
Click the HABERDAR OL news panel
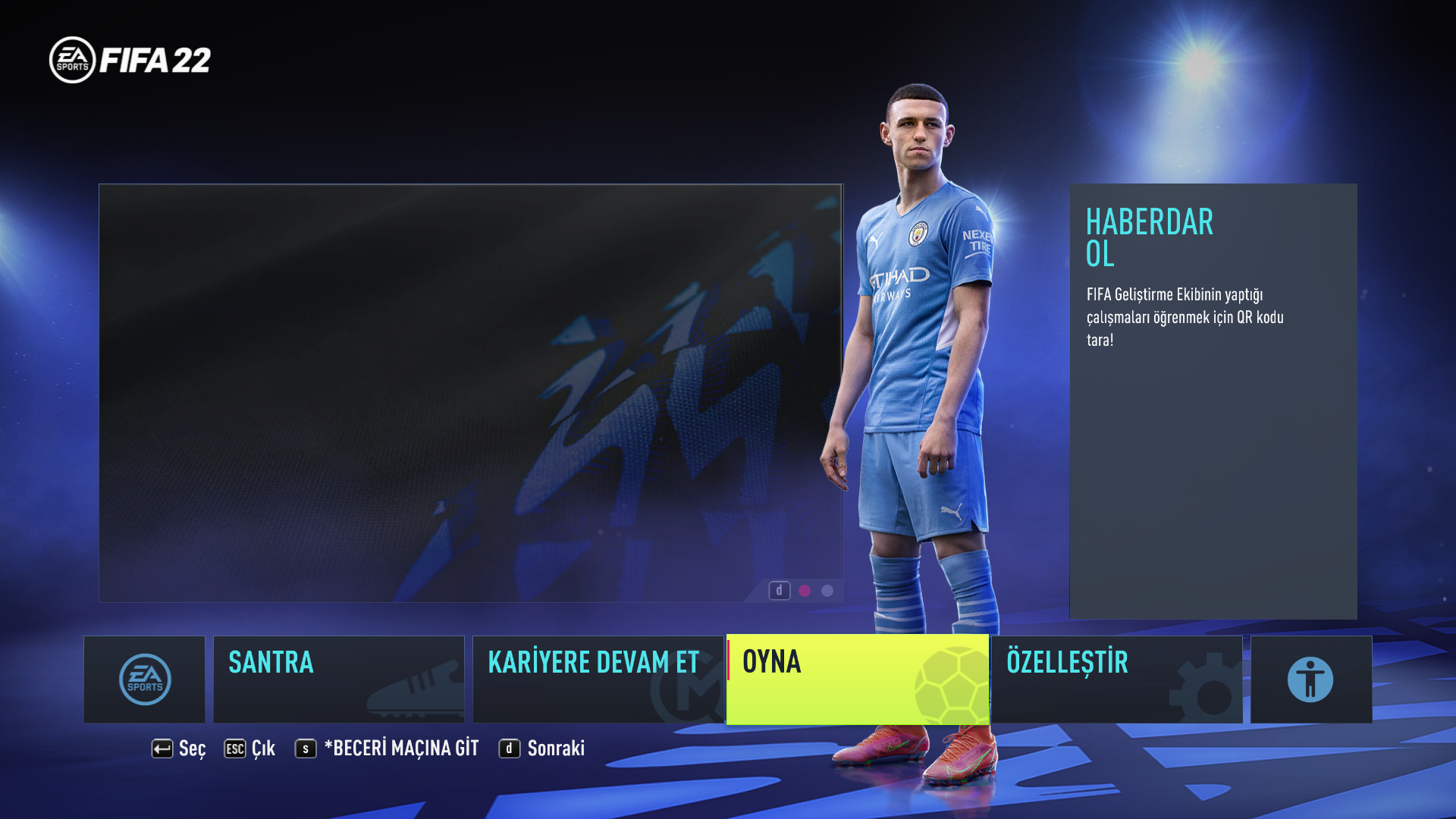1213,400
